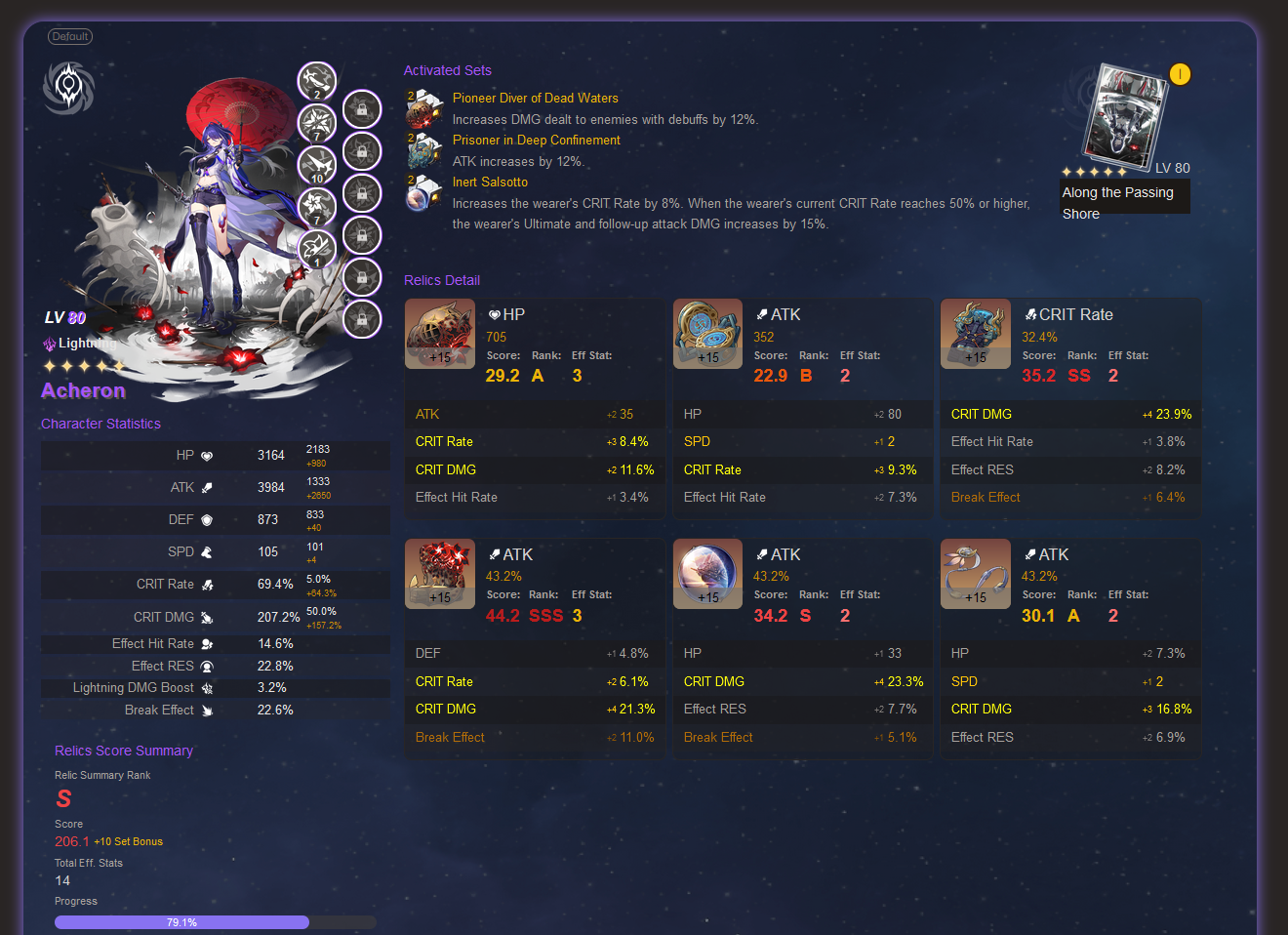Switch to the Default build tab

tap(69, 36)
